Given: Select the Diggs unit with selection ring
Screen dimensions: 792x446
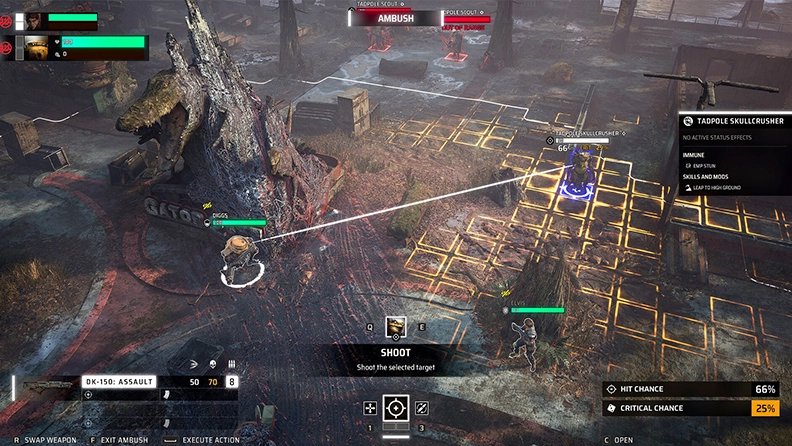Looking at the screenshot, I should click(237, 256).
